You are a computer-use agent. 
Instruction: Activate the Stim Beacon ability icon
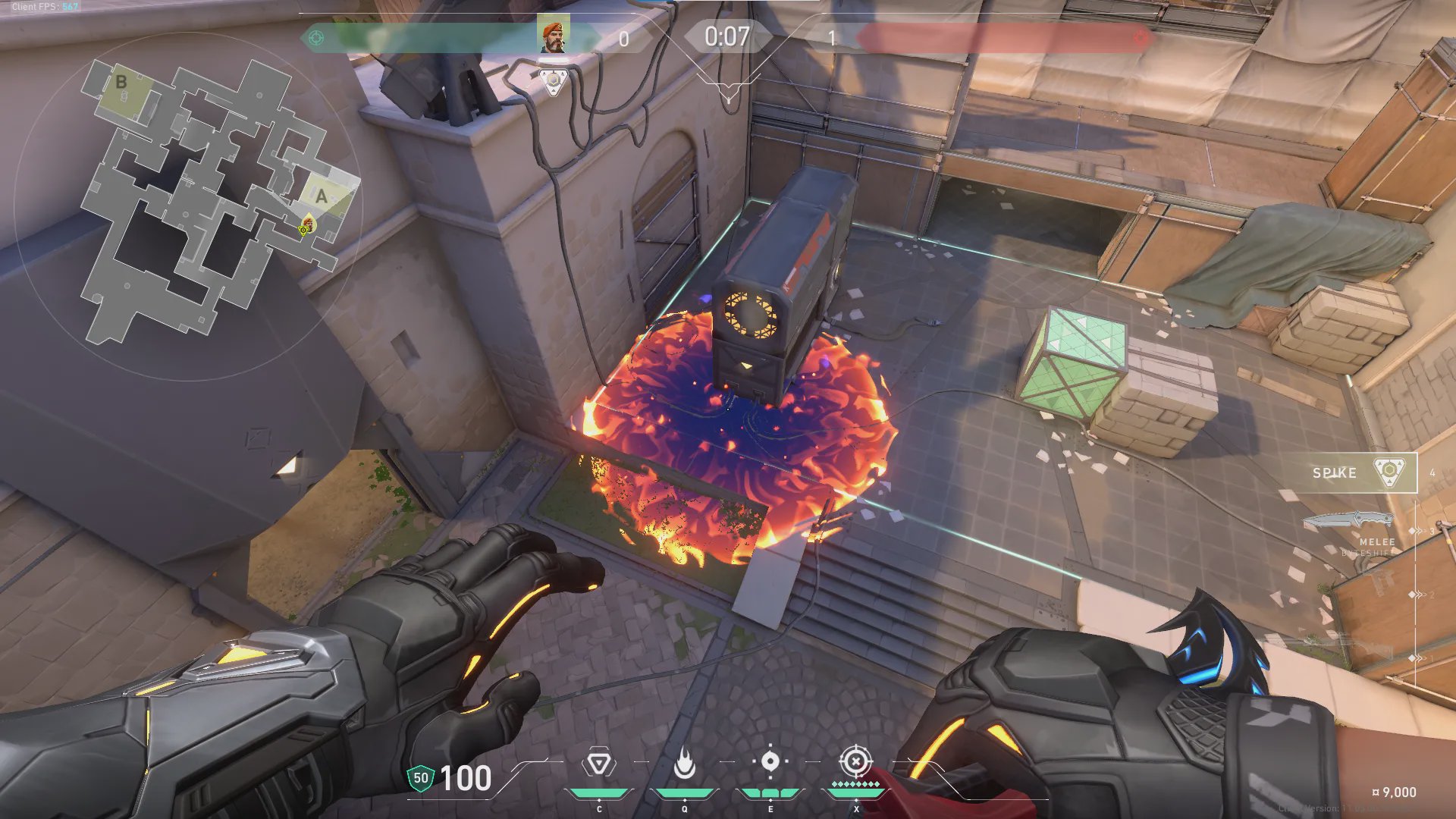tap(599, 763)
